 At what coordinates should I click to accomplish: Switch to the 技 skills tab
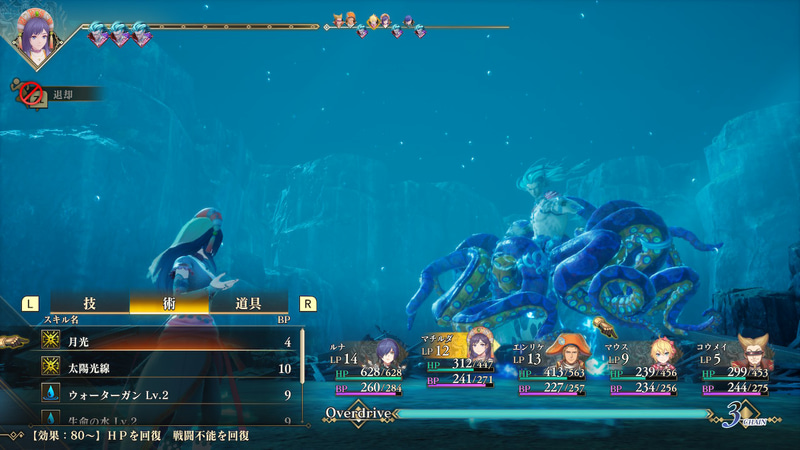(x=90, y=303)
